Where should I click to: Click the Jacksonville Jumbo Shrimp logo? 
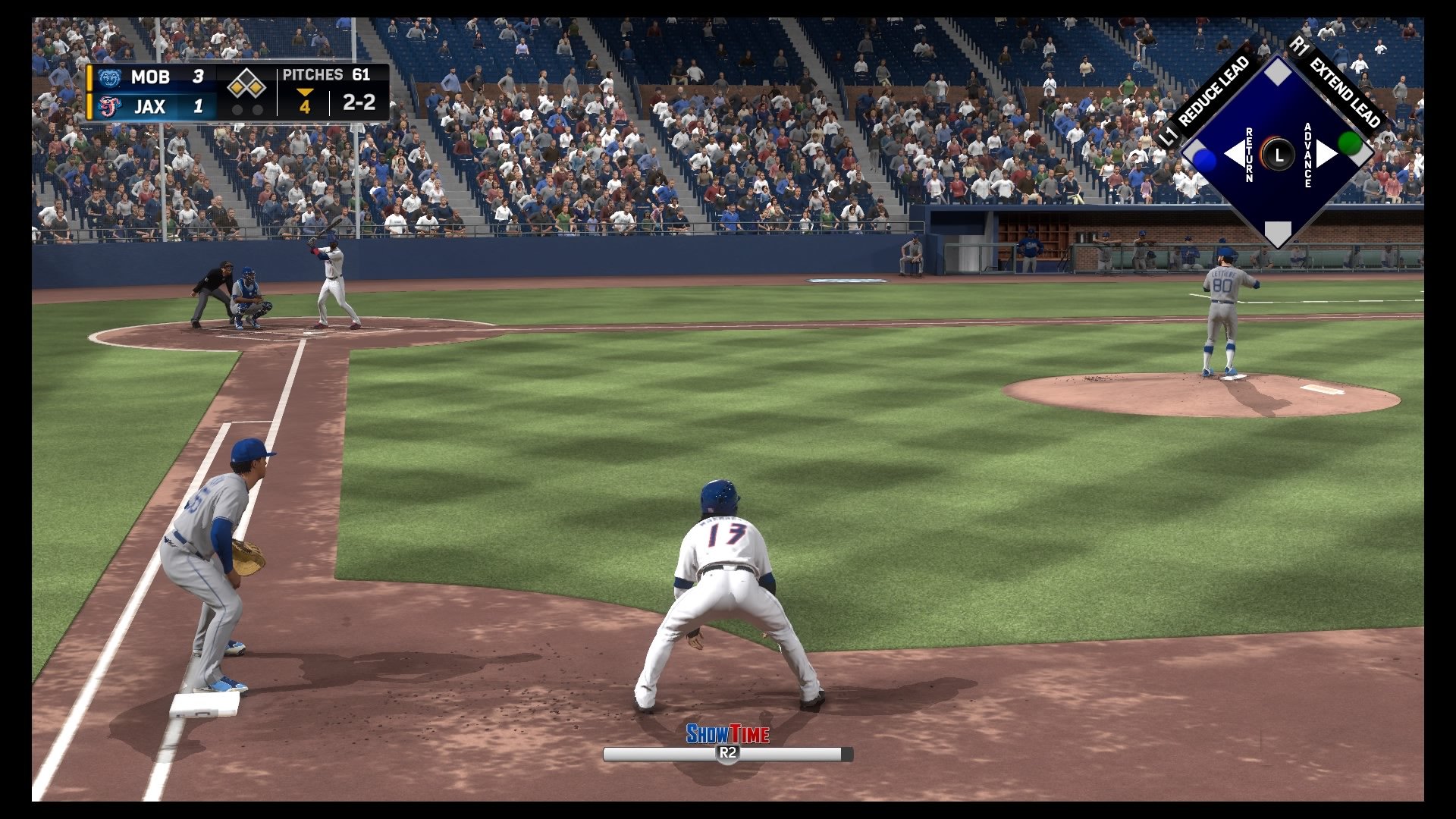[x=110, y=107]
